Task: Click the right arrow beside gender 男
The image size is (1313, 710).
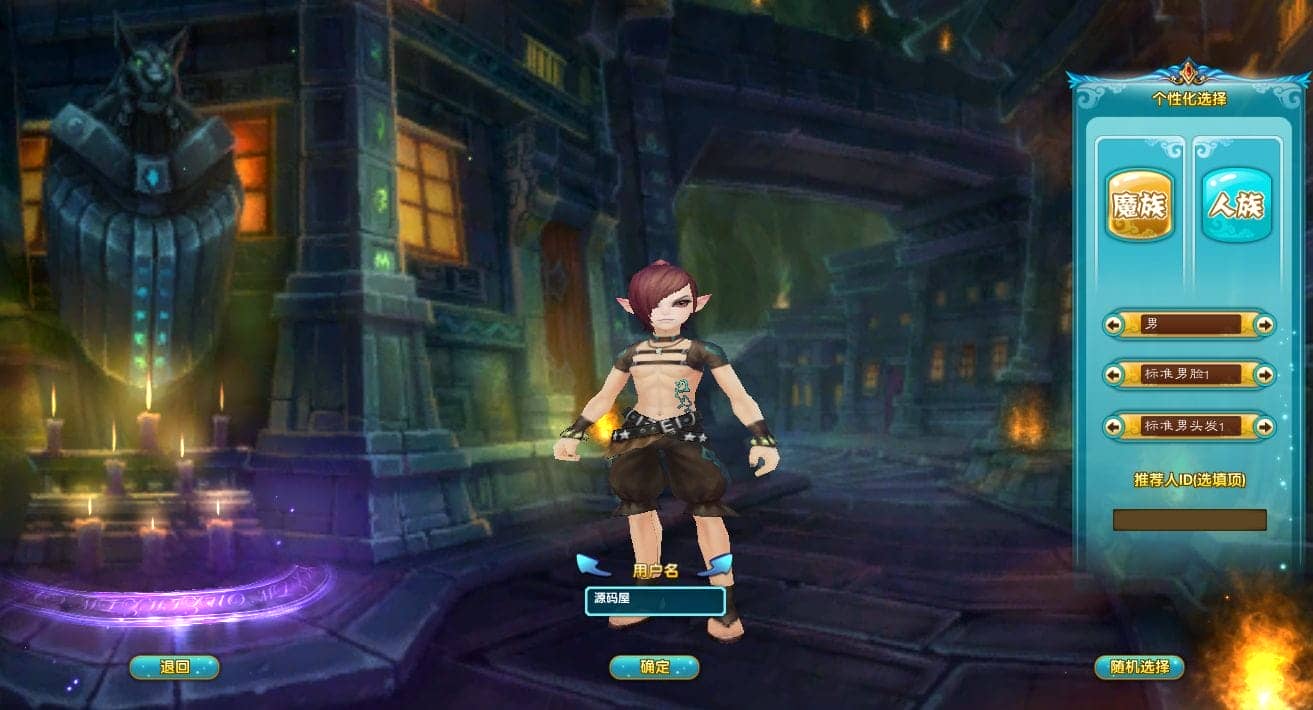Action: point(1265,324)
